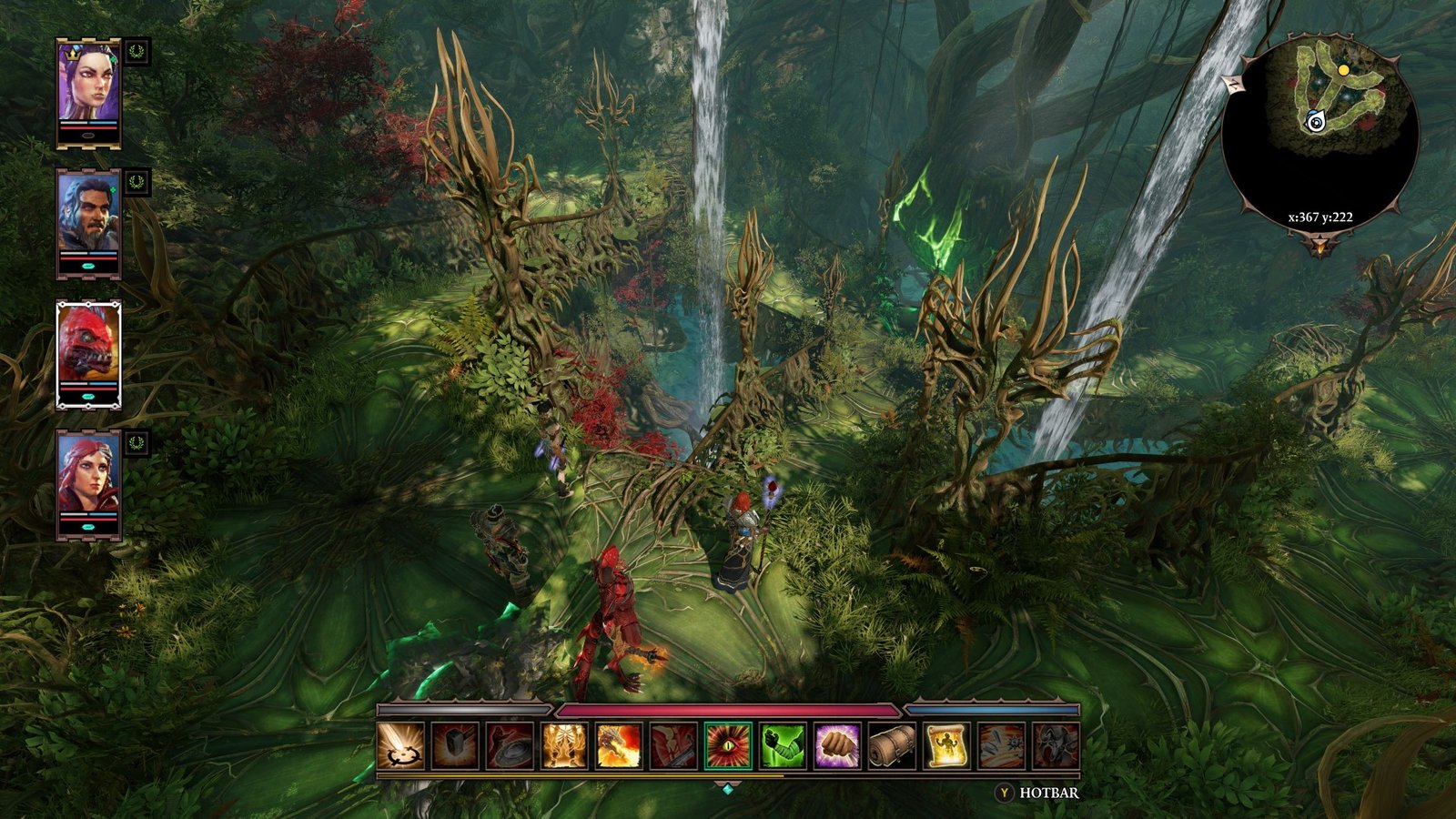Click the laurel wreath status beside the bearded man

click(x=136, y=182)
